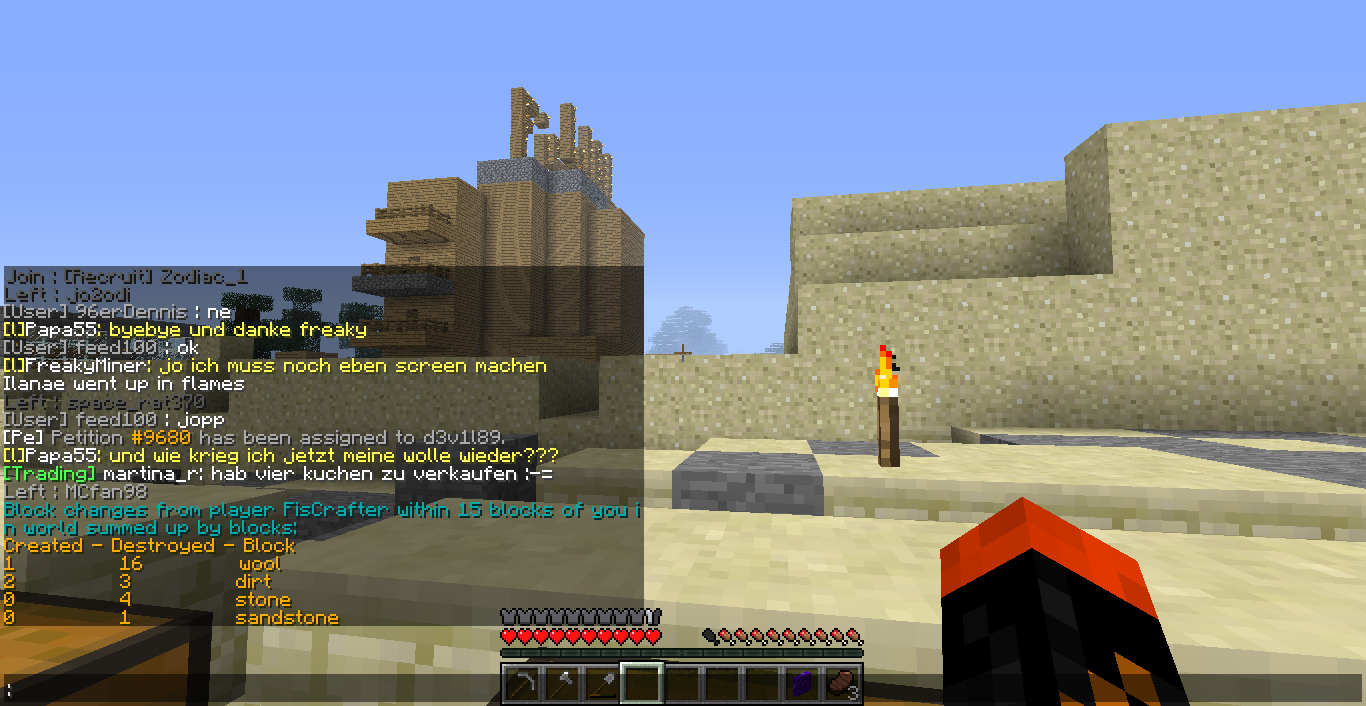Select the iron shovel hotbar slot
1366x706 pixels.
(601, 685)
